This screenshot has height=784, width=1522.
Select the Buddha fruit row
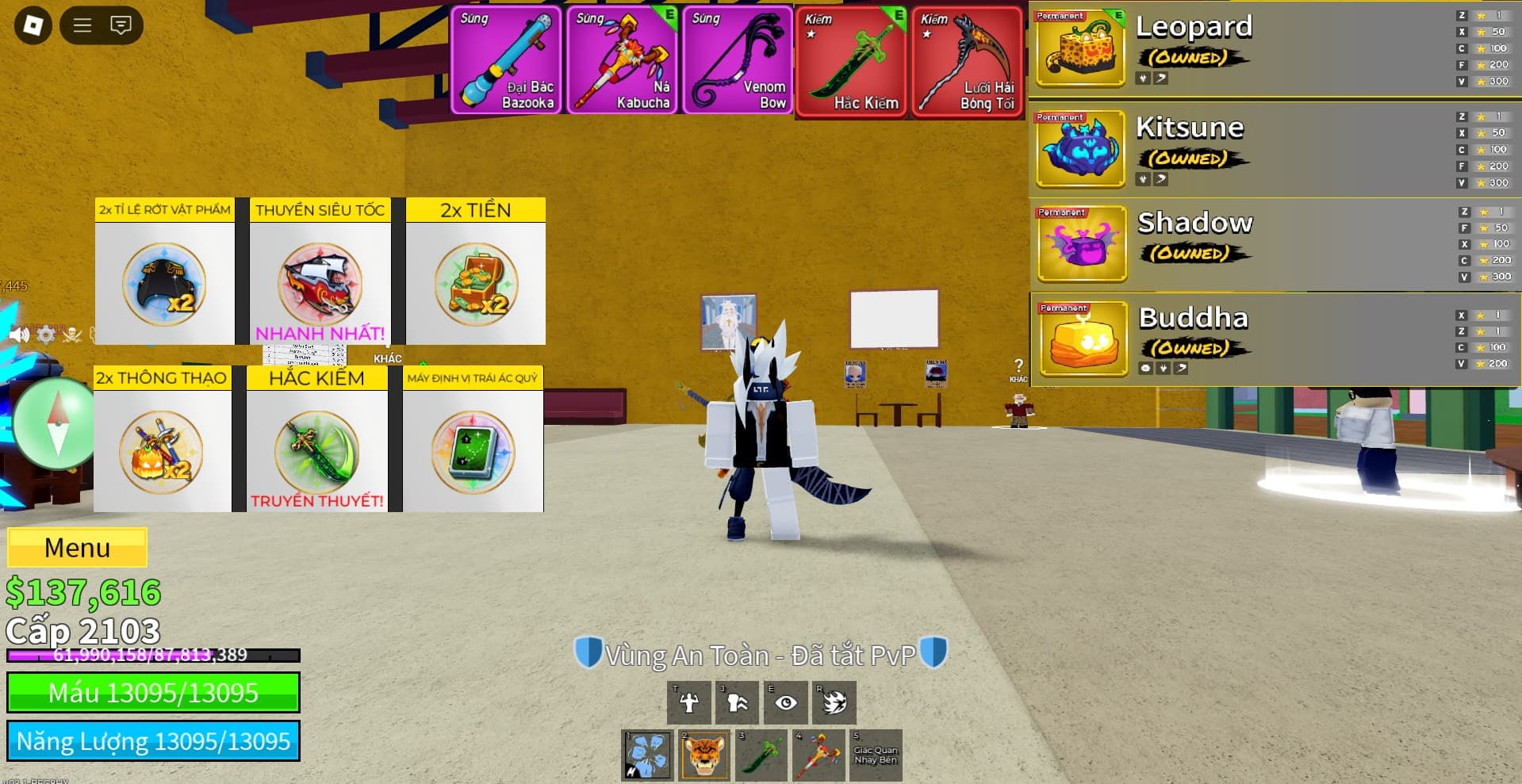(1273, 339)
